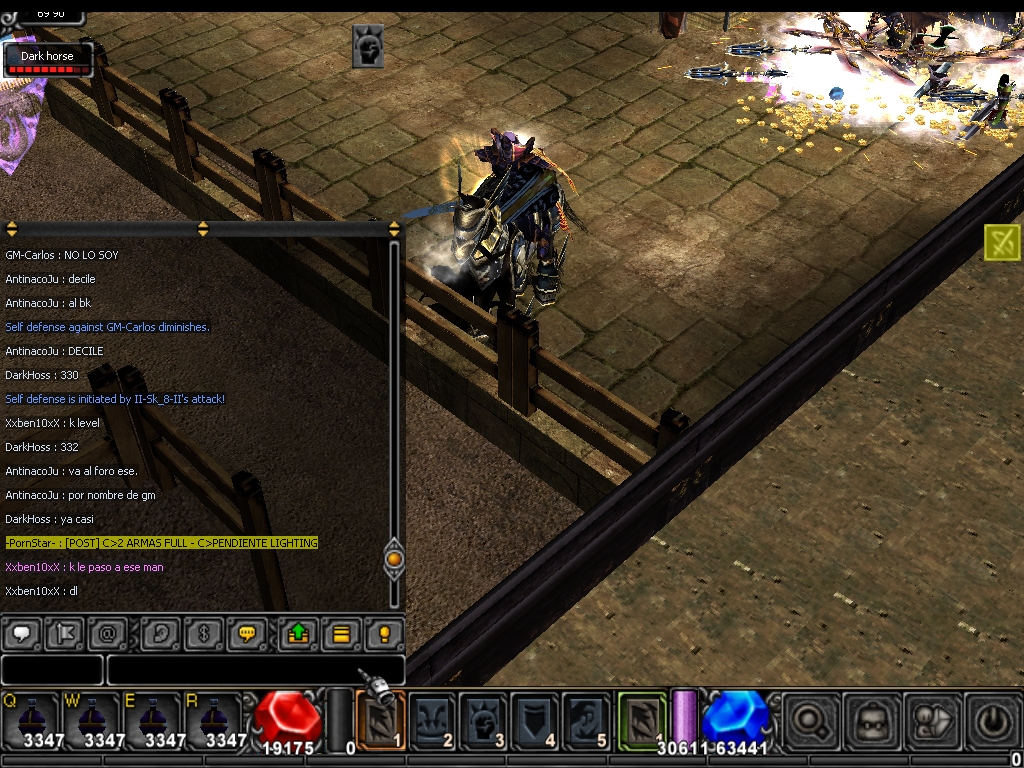Click the speech bubble chat button
The height and width of the screenshot is (768, 1024).
tap(21, 634)
